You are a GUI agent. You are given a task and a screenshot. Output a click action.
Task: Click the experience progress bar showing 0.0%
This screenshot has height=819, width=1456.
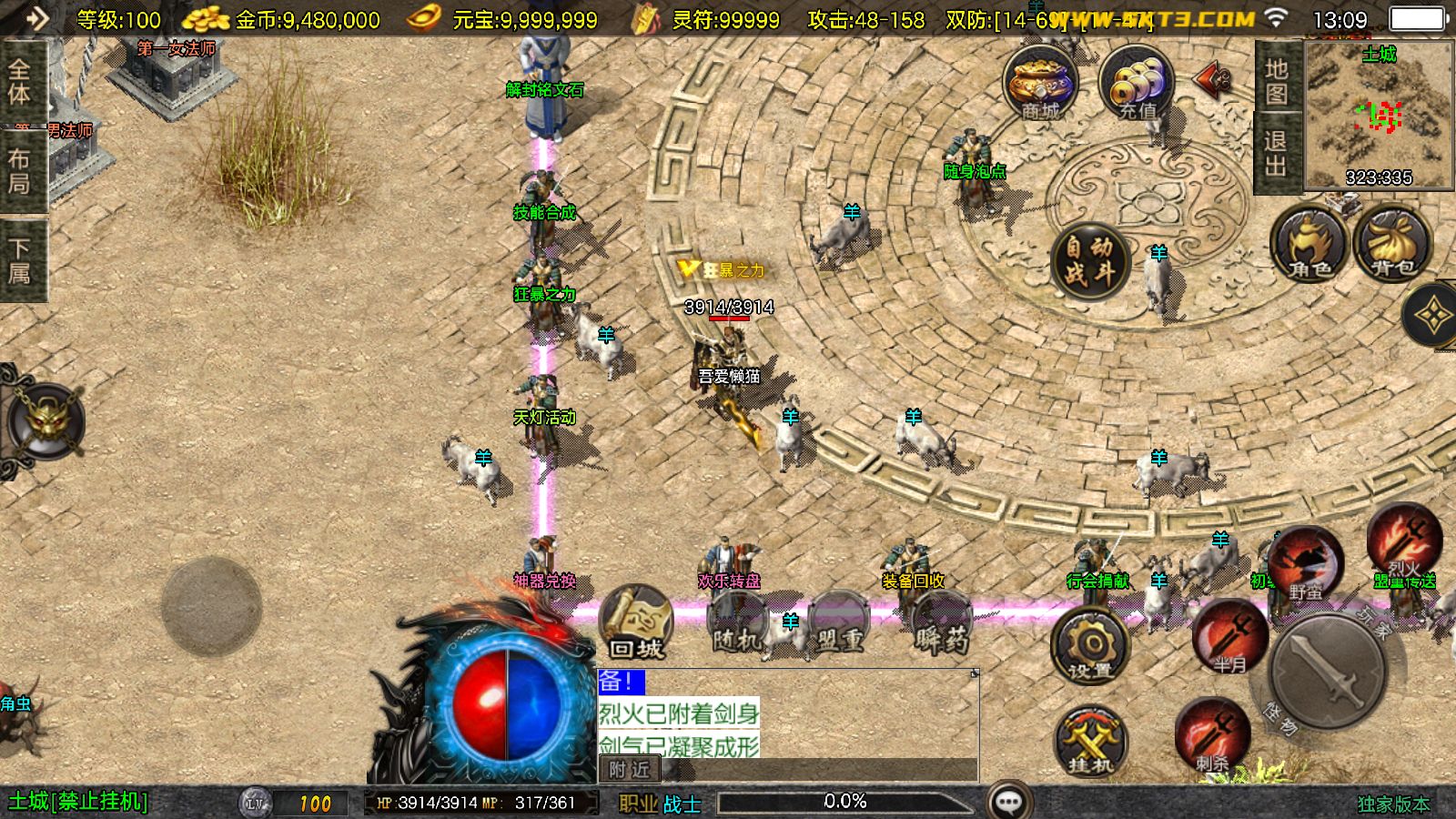click(x=846, y=802)
